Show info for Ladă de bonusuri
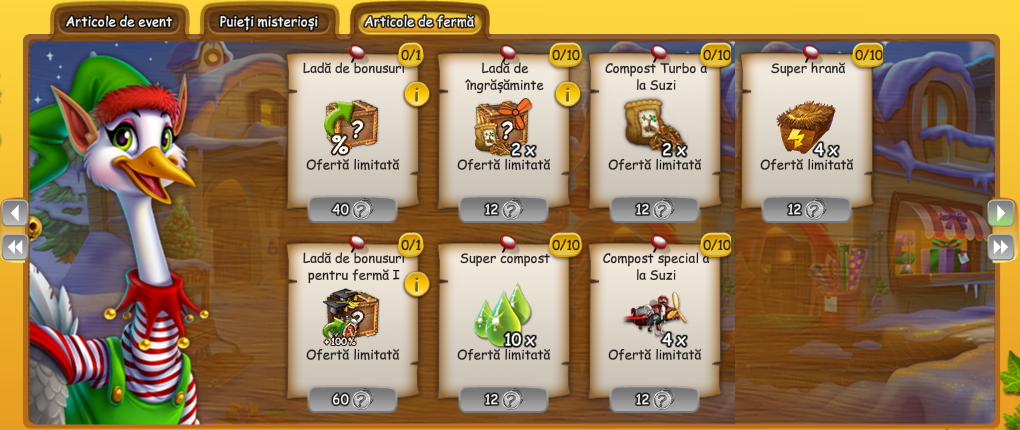The image size is (1020, 430). [416, 94]
